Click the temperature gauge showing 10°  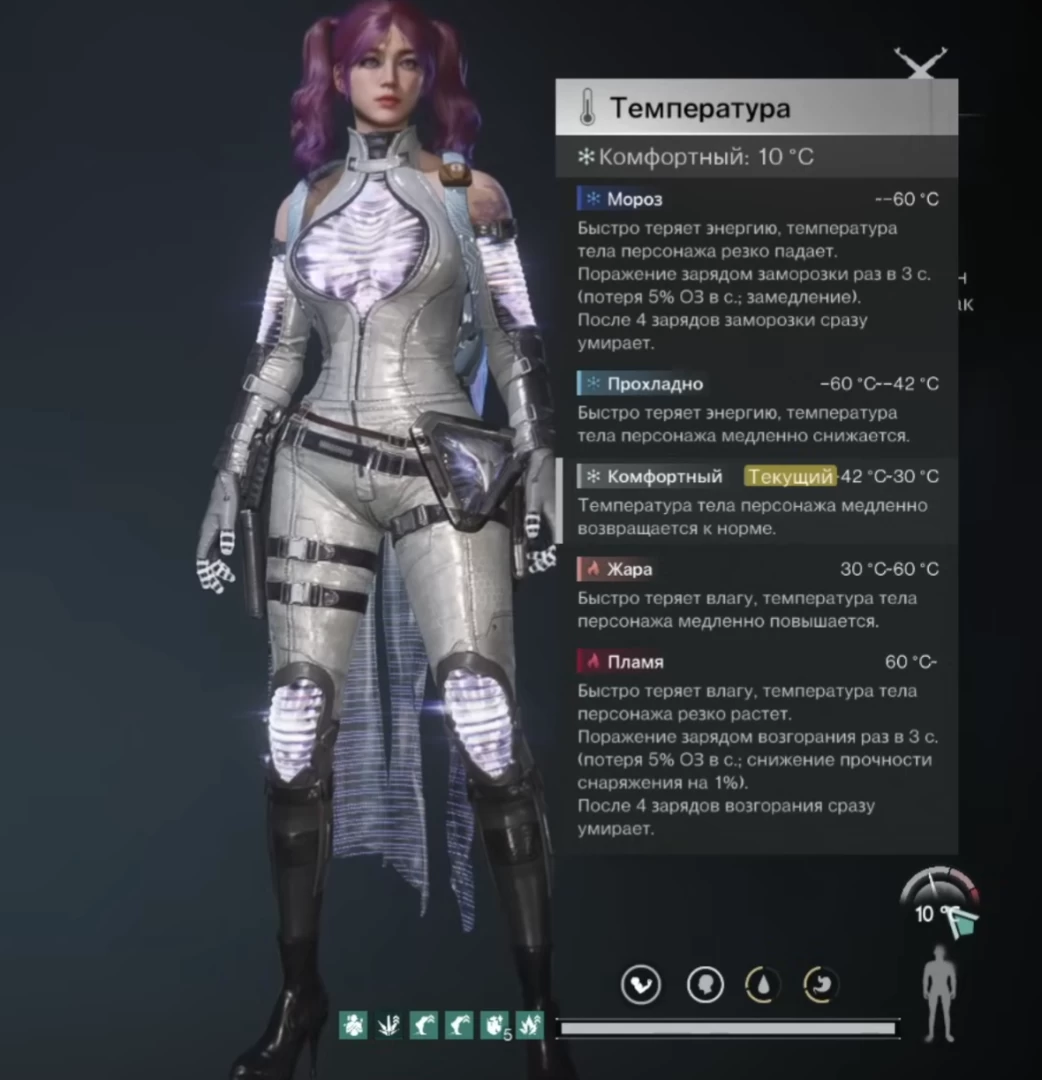tap(940, 900)
